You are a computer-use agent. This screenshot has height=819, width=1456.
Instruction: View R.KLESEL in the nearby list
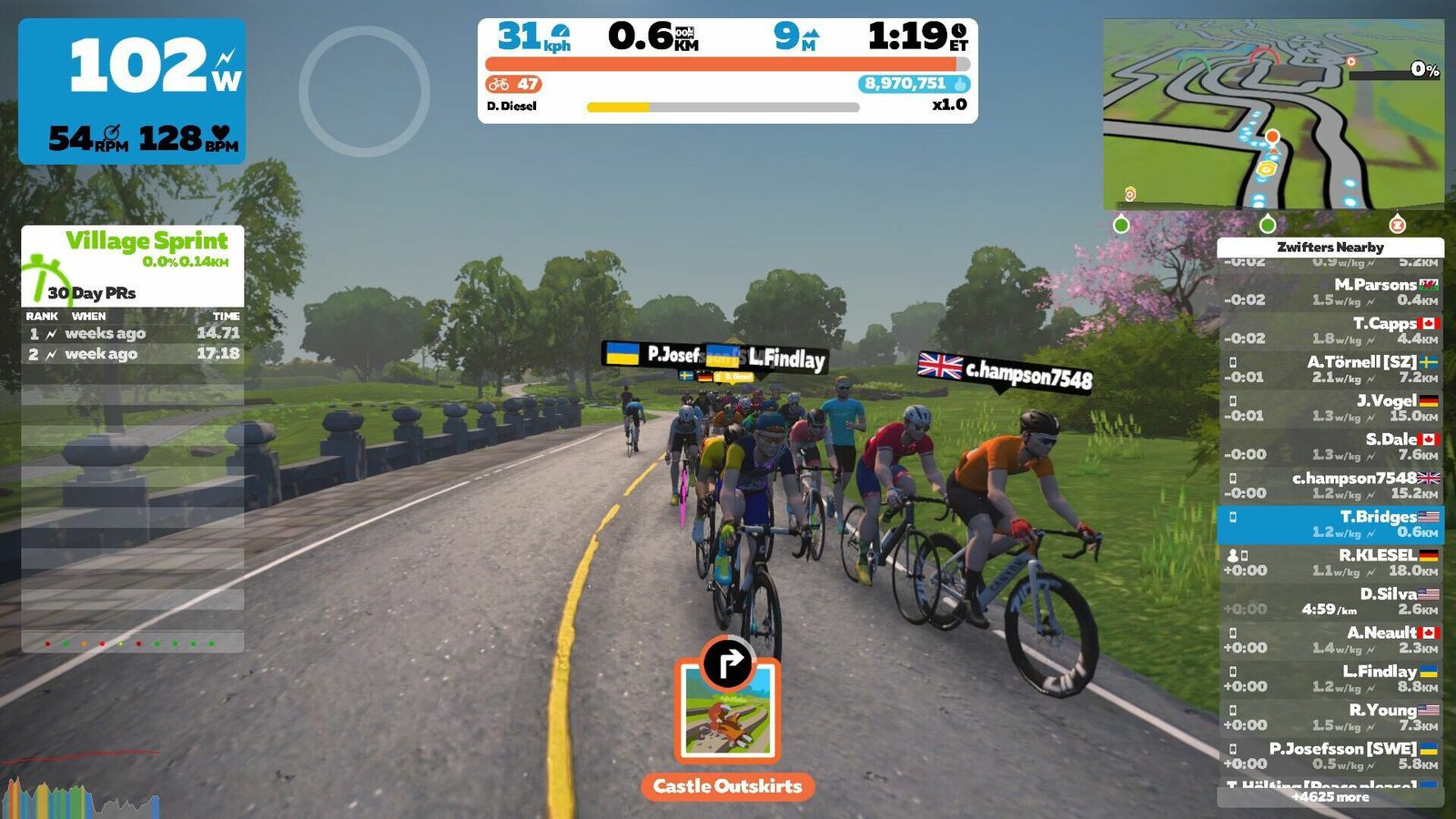point(1330,562)
